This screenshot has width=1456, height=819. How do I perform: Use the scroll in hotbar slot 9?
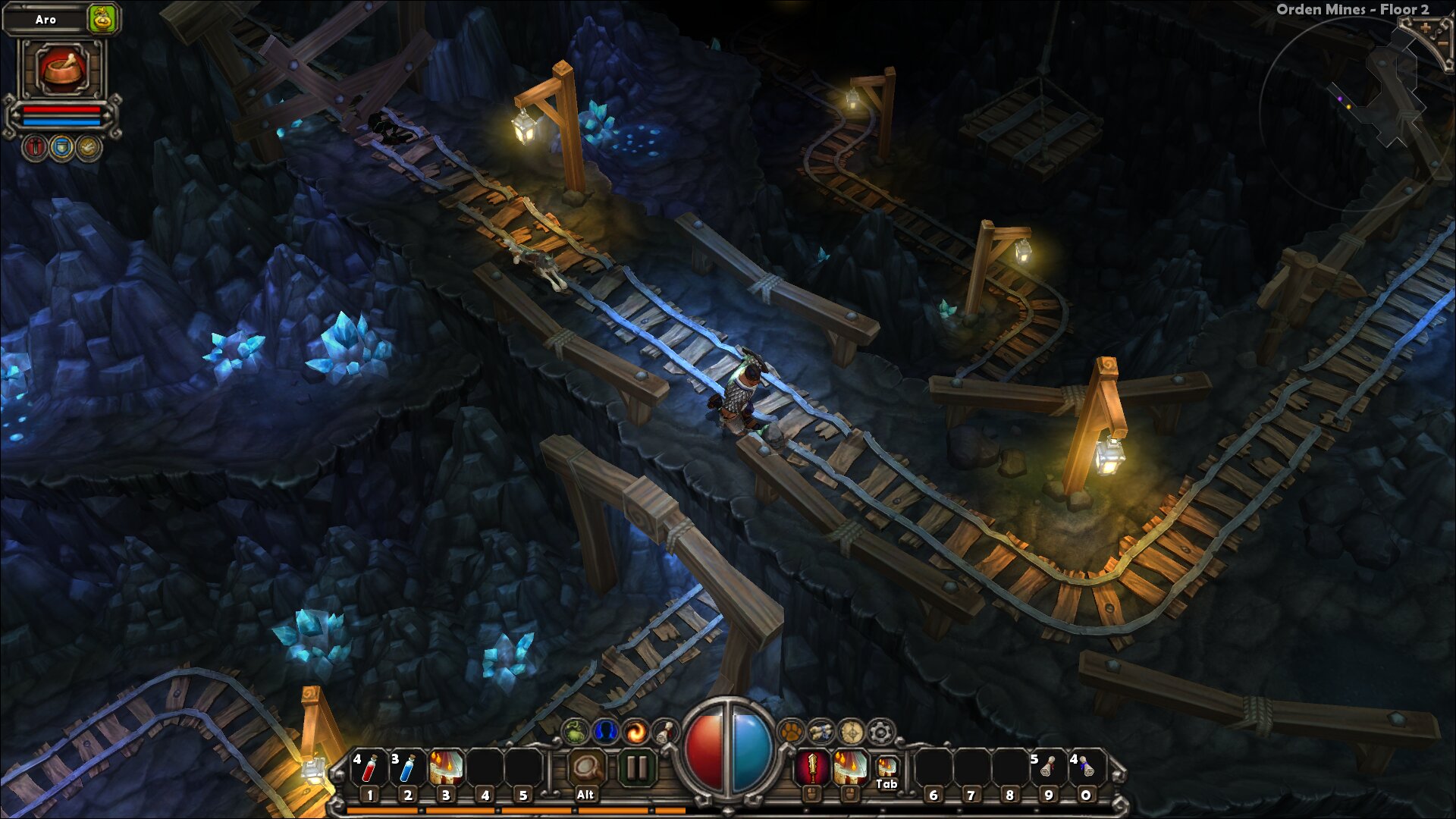point(1048,768)
